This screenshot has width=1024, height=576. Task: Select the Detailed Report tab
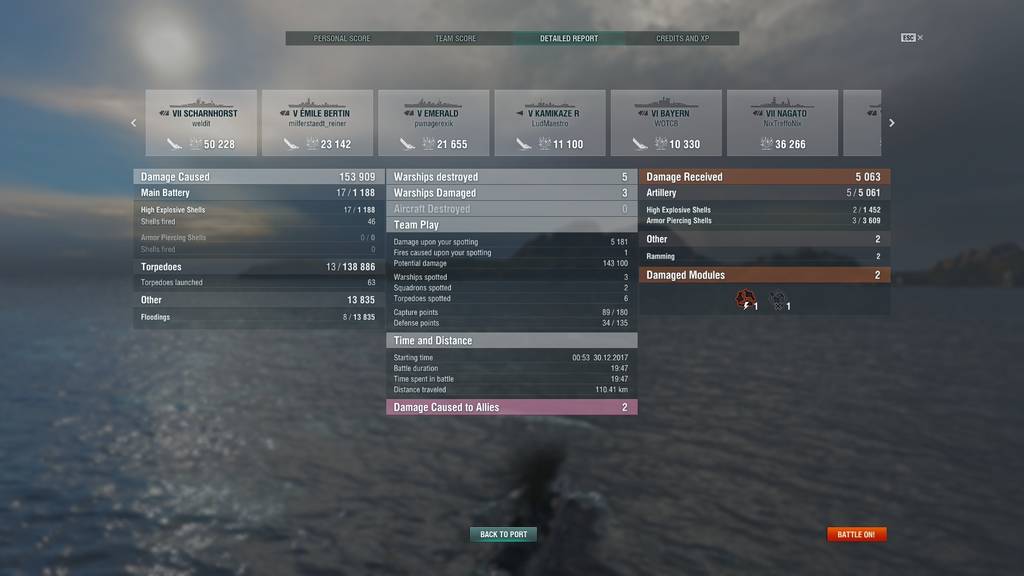coord(569,39)
